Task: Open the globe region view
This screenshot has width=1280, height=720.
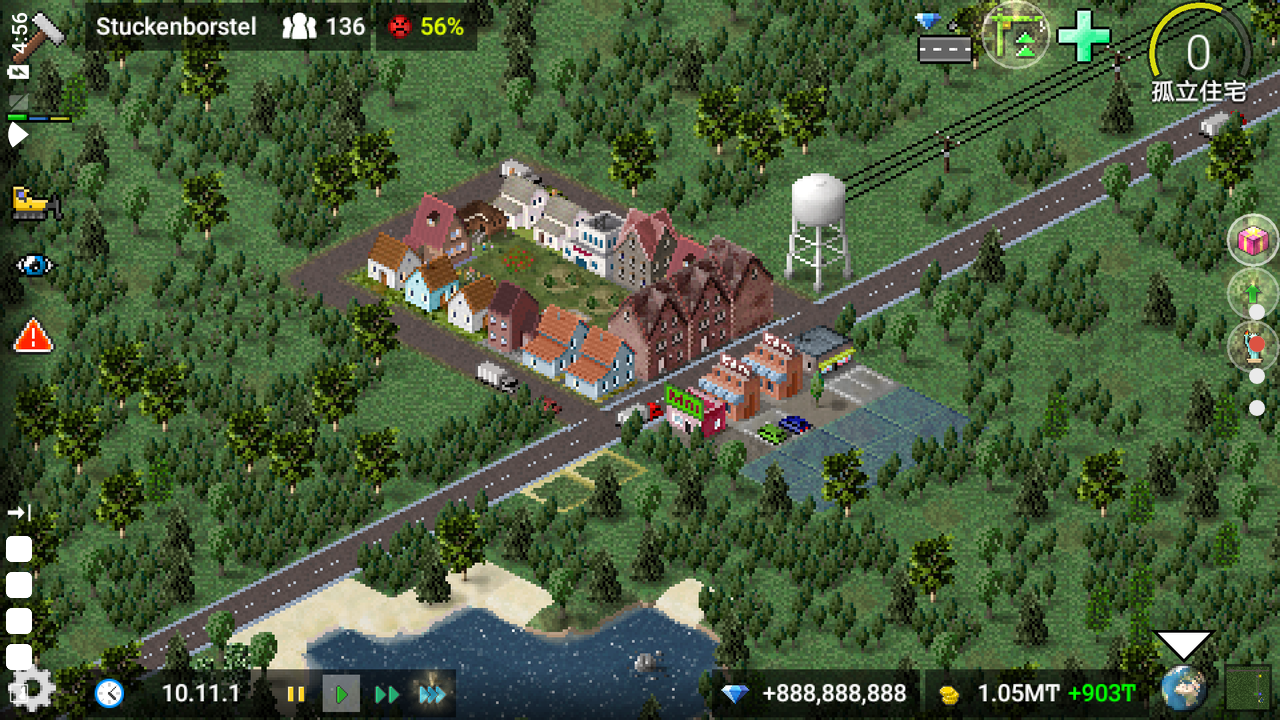Action: [x=1183, y=689]
